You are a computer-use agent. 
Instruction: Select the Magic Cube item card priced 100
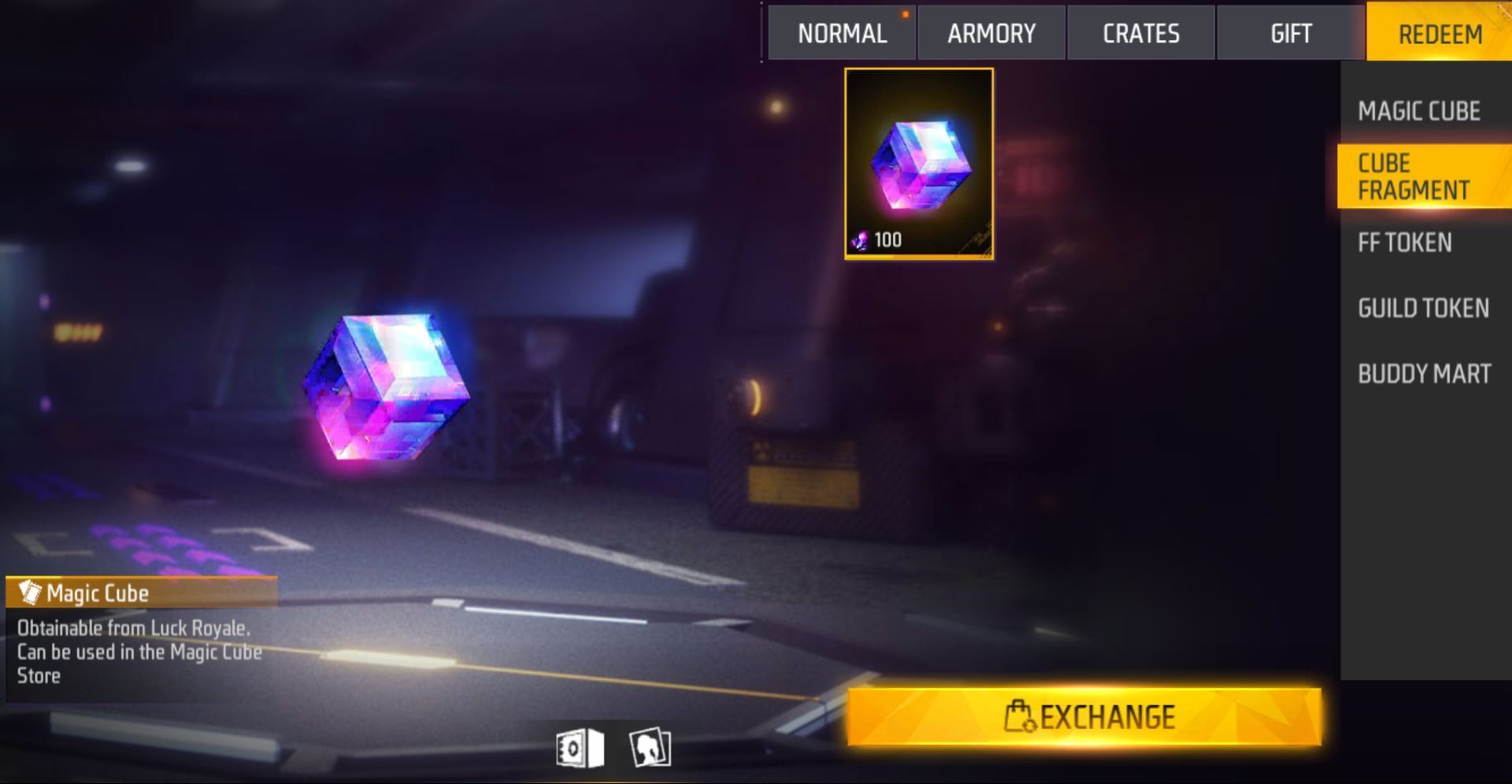tap(919, 166)
